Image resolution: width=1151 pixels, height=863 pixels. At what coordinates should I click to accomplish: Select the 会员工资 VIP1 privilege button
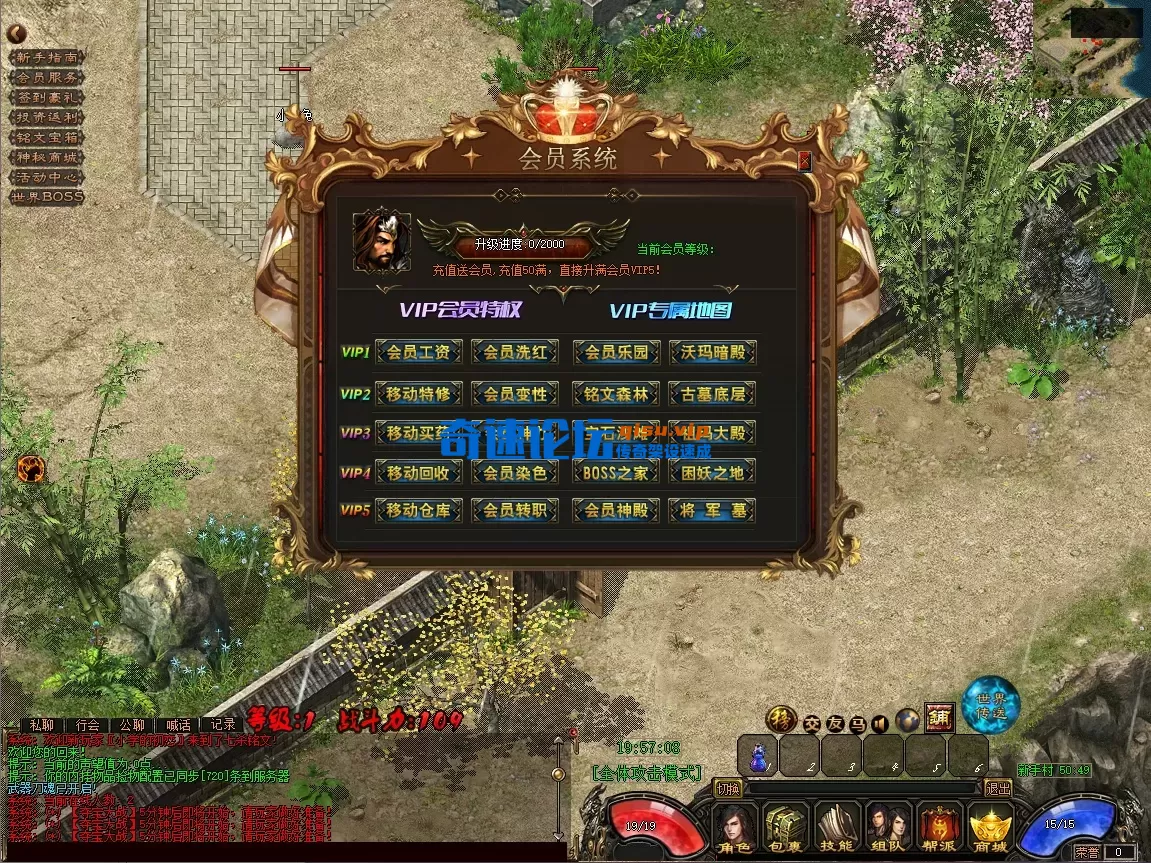[418, 352]
